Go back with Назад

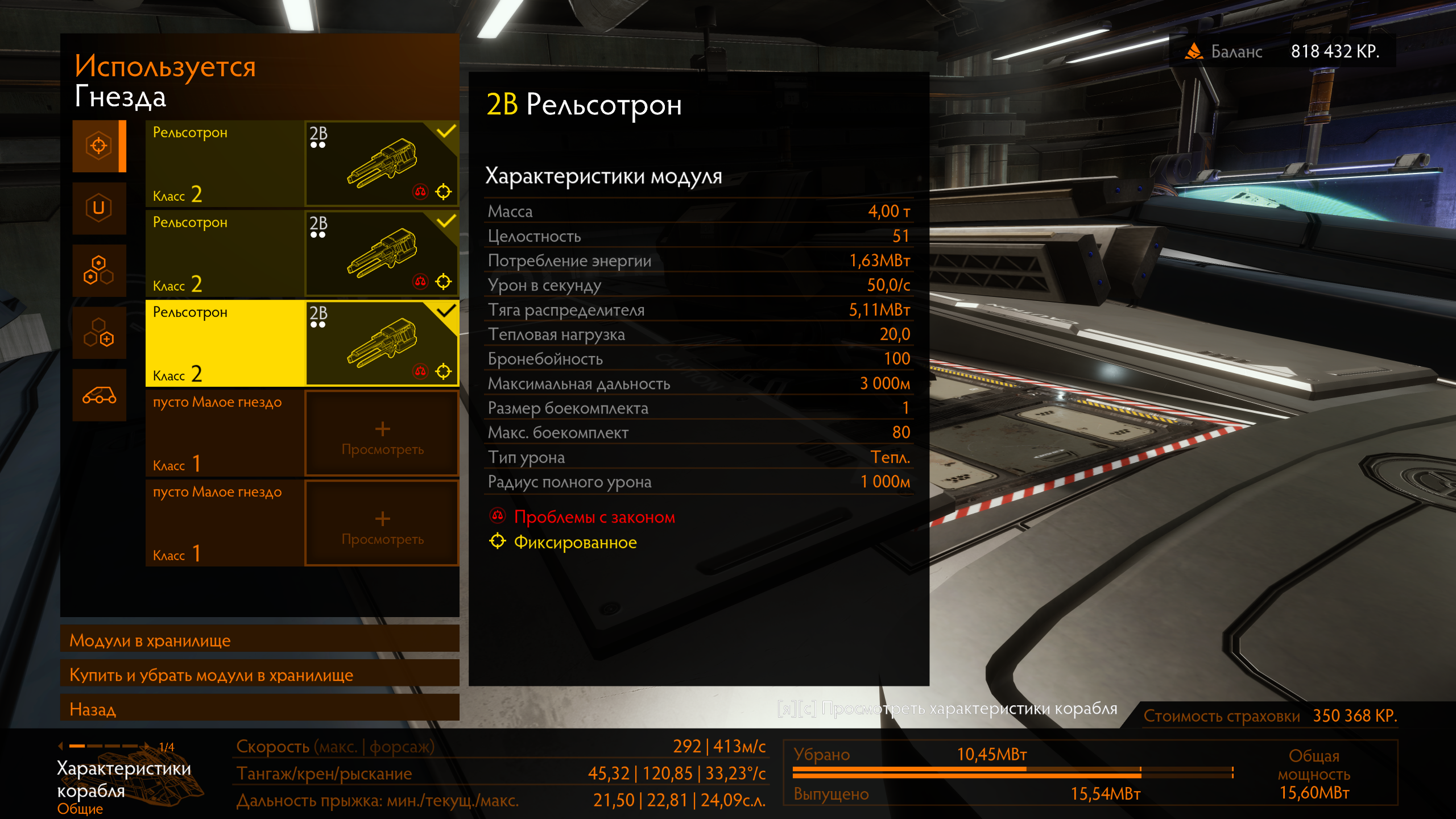(x=259, y=709)
